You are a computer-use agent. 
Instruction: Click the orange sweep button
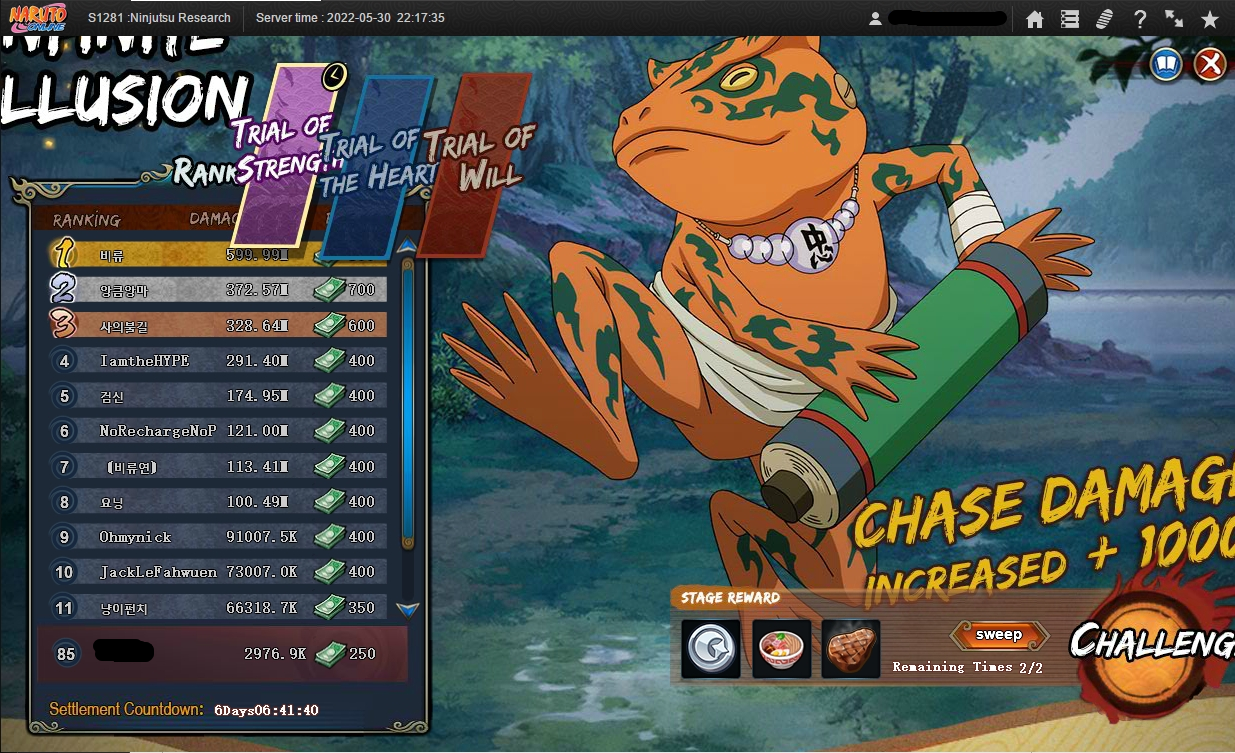(999, 635)
